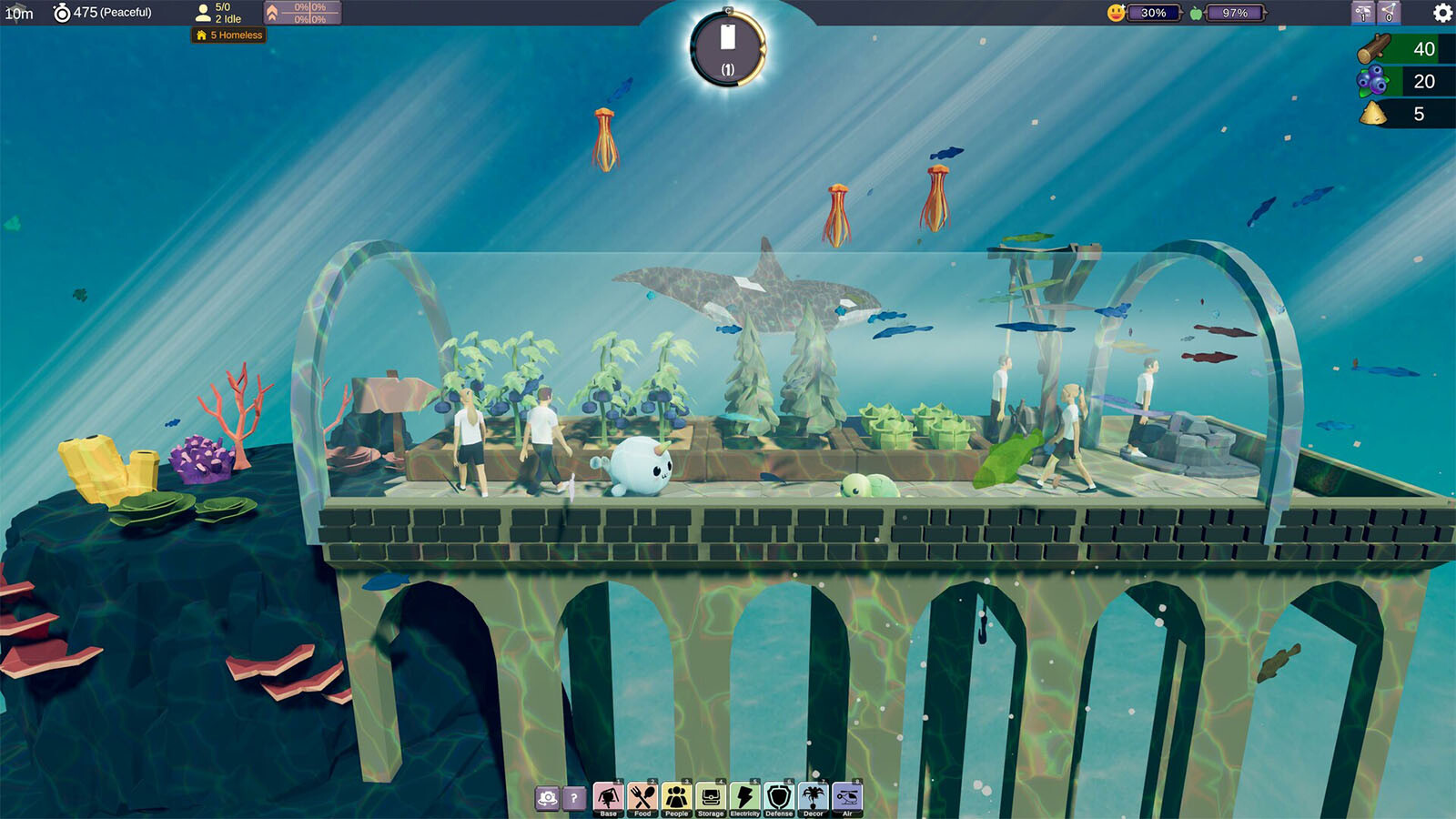Open the Electricity build category
This screenshot has height=819, width=1456.
744,798
